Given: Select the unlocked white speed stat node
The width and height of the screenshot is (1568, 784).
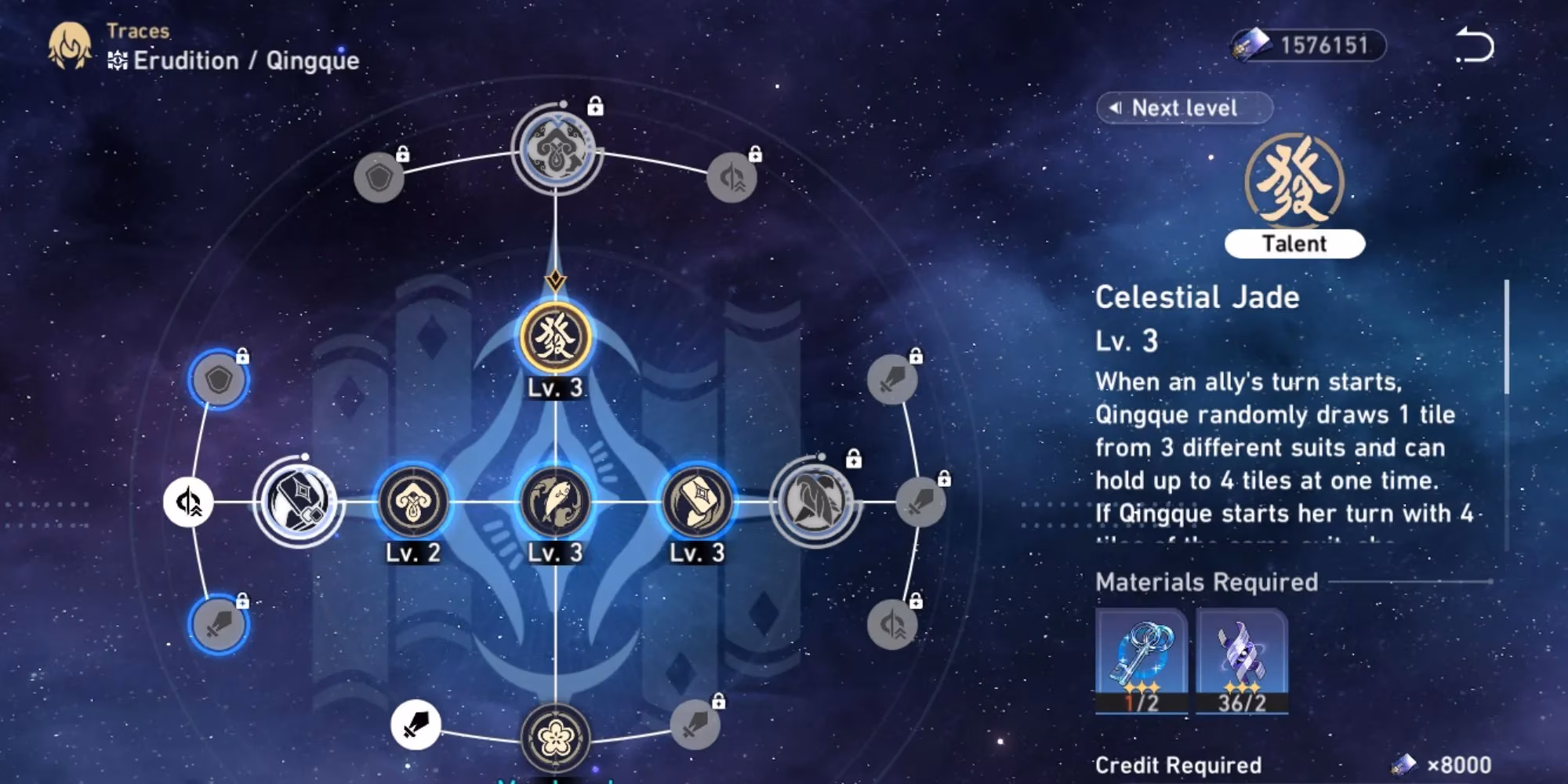Looking at the screenshot, I should click(x=188, y=502).
